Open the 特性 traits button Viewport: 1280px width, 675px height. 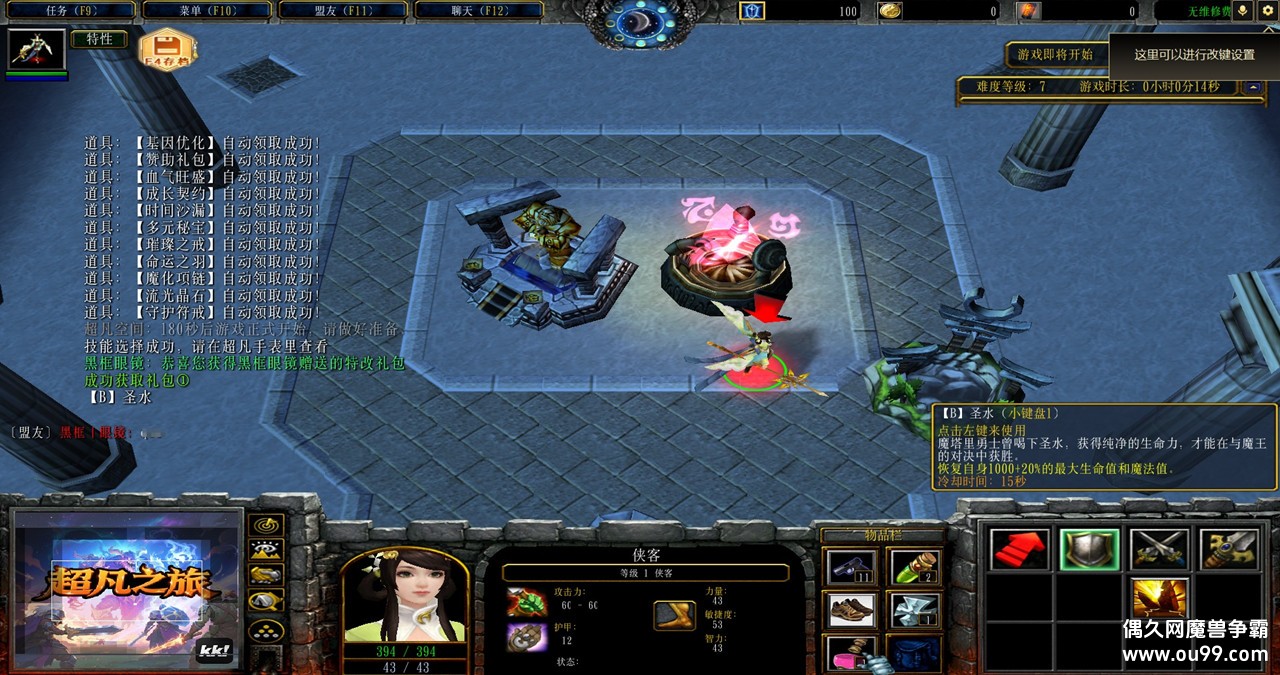(99, 40)
